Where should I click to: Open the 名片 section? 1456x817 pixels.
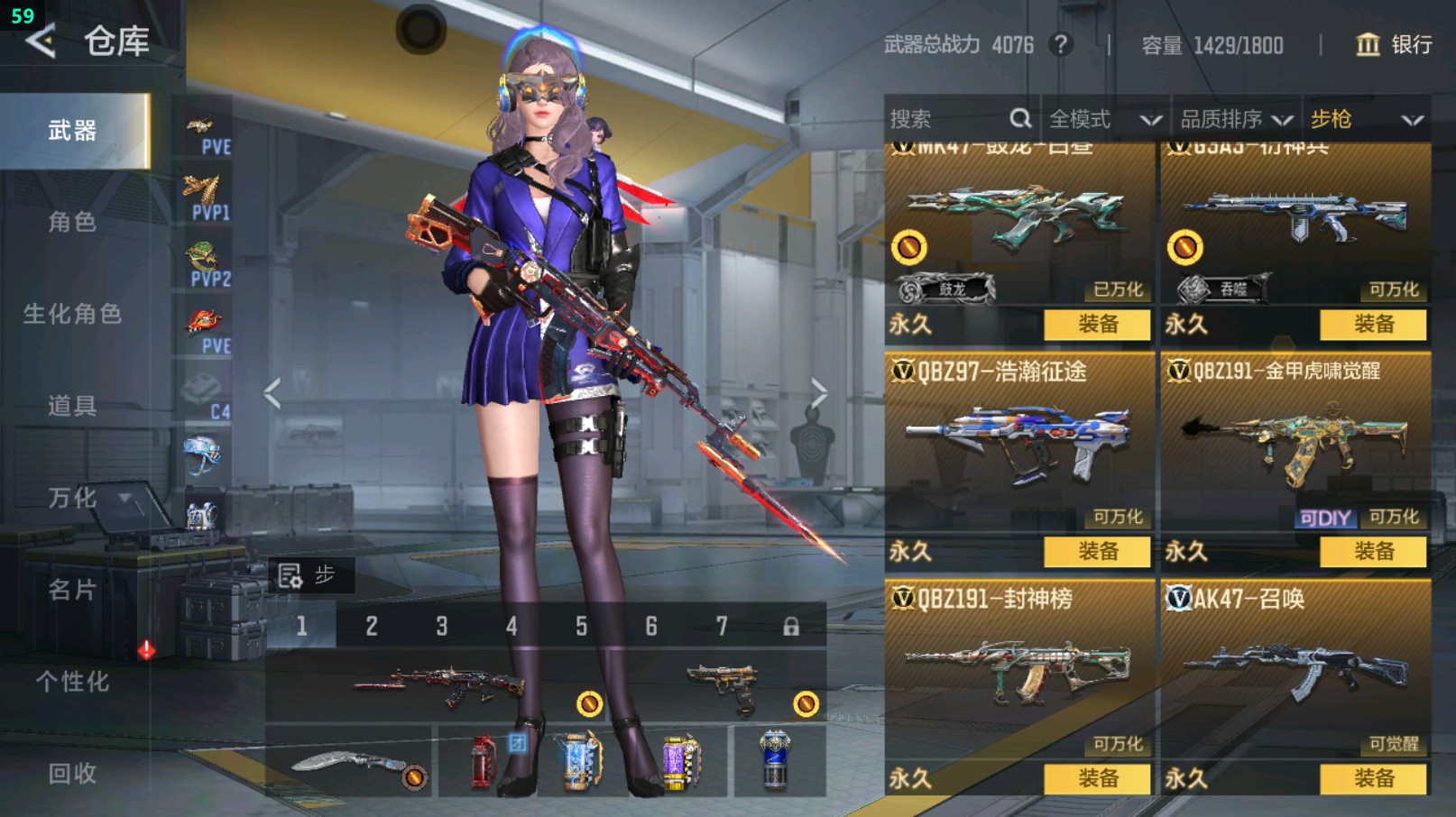72,590
